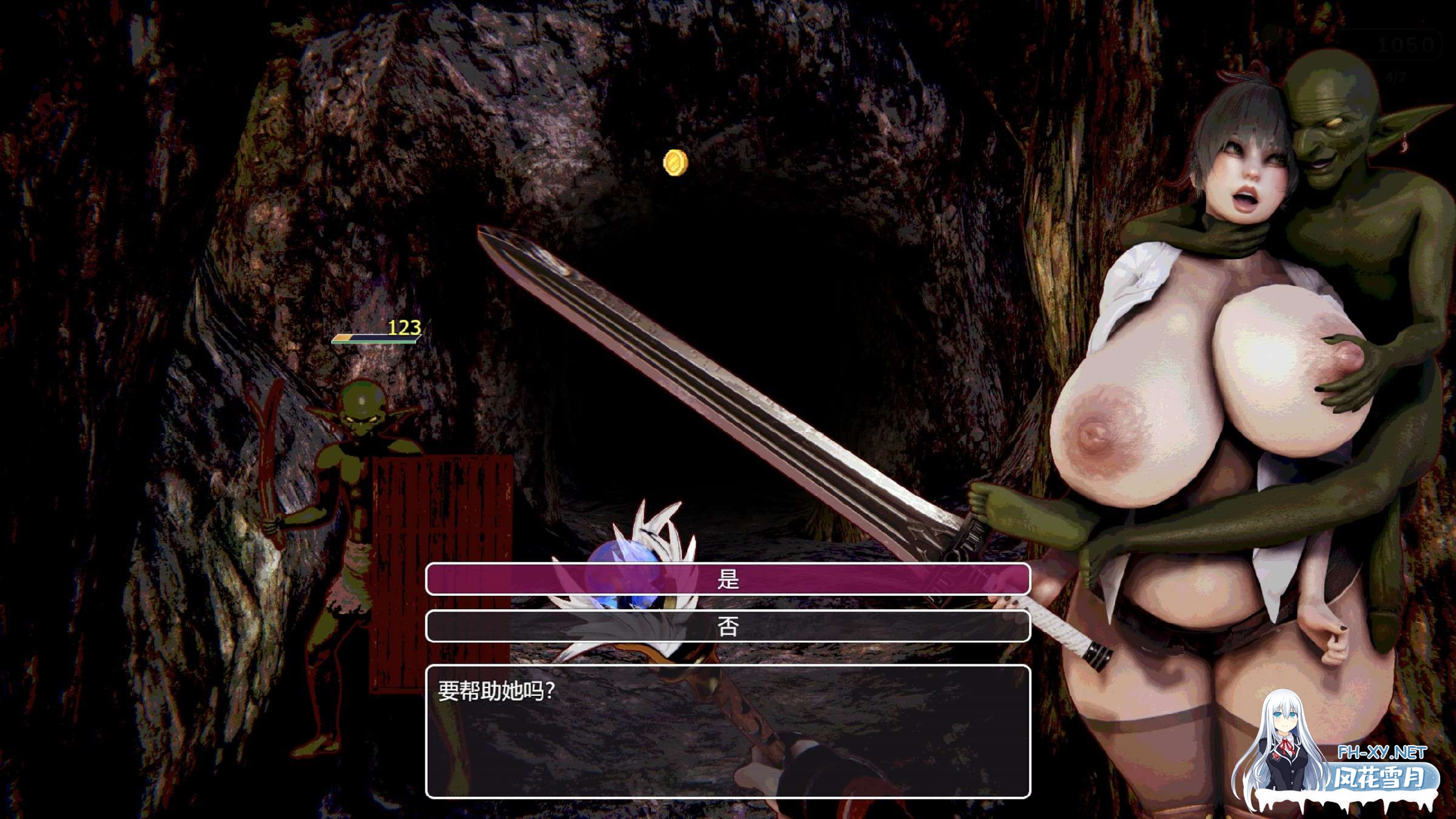Choose the 是 (Yes) dialogue option
The width and height of the screenshot is (1456, 819).
(727, 579)
